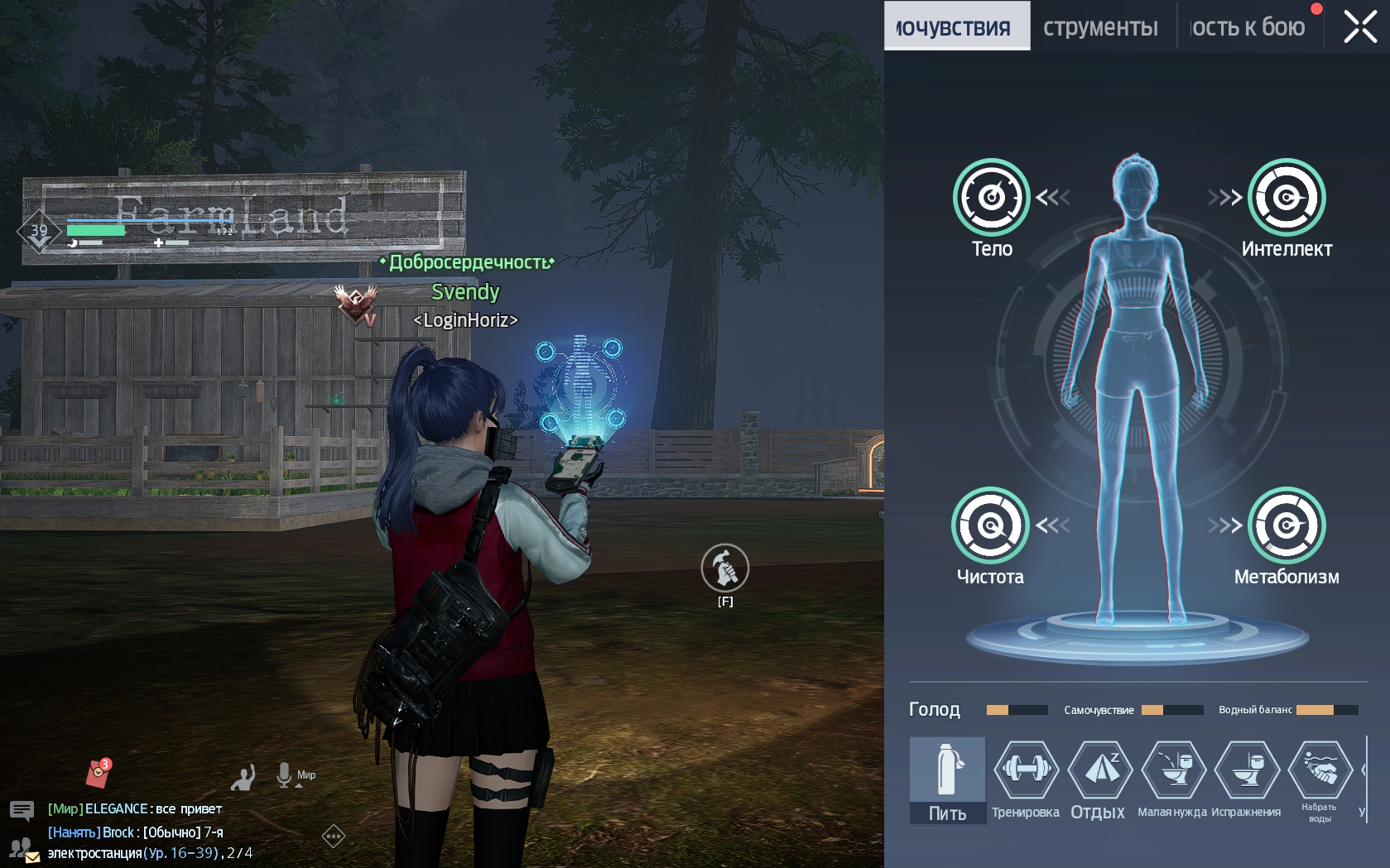The height and width of the screenshot is (868, 1390).
Task: Open the Тело body stat
Action: pos(991,197)
